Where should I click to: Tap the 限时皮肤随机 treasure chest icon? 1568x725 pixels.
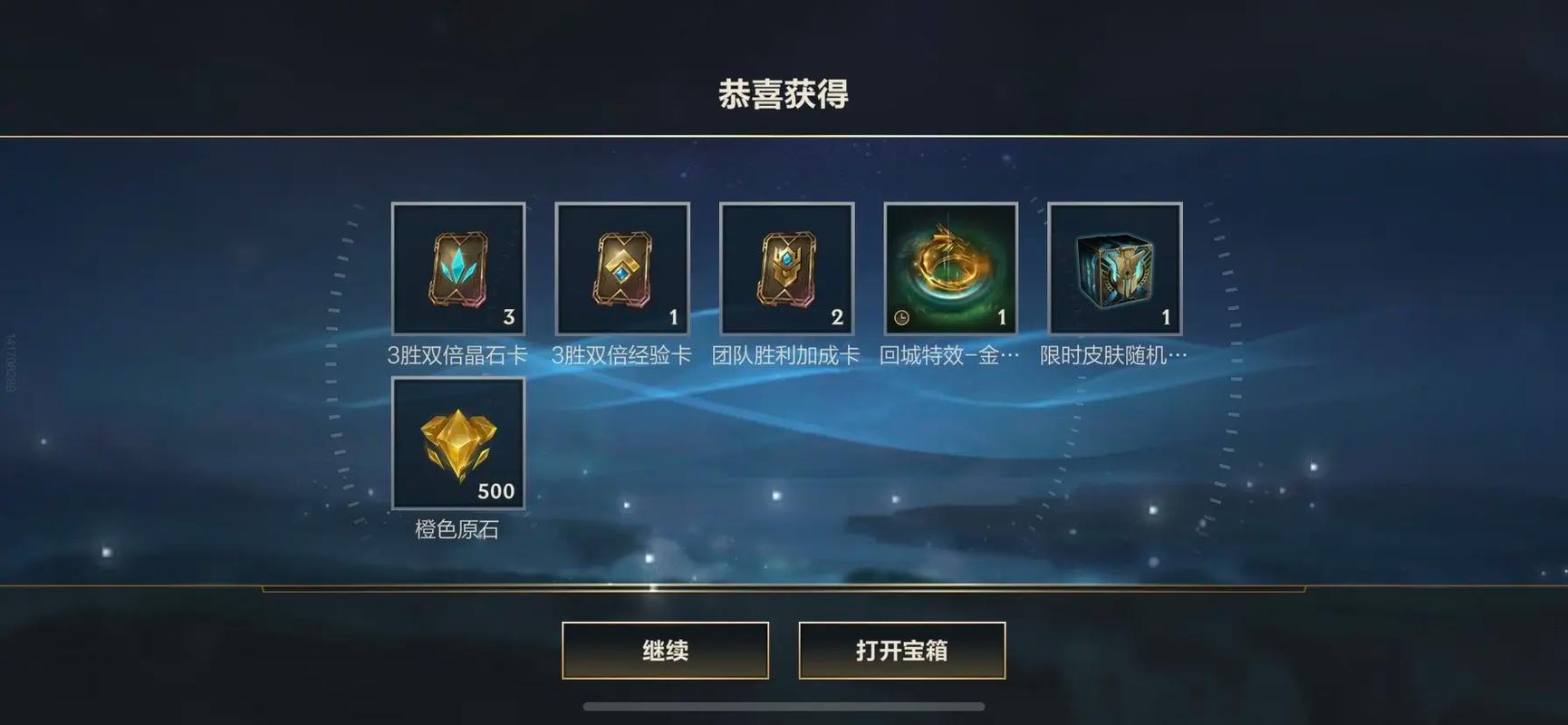coord(1113,267)
